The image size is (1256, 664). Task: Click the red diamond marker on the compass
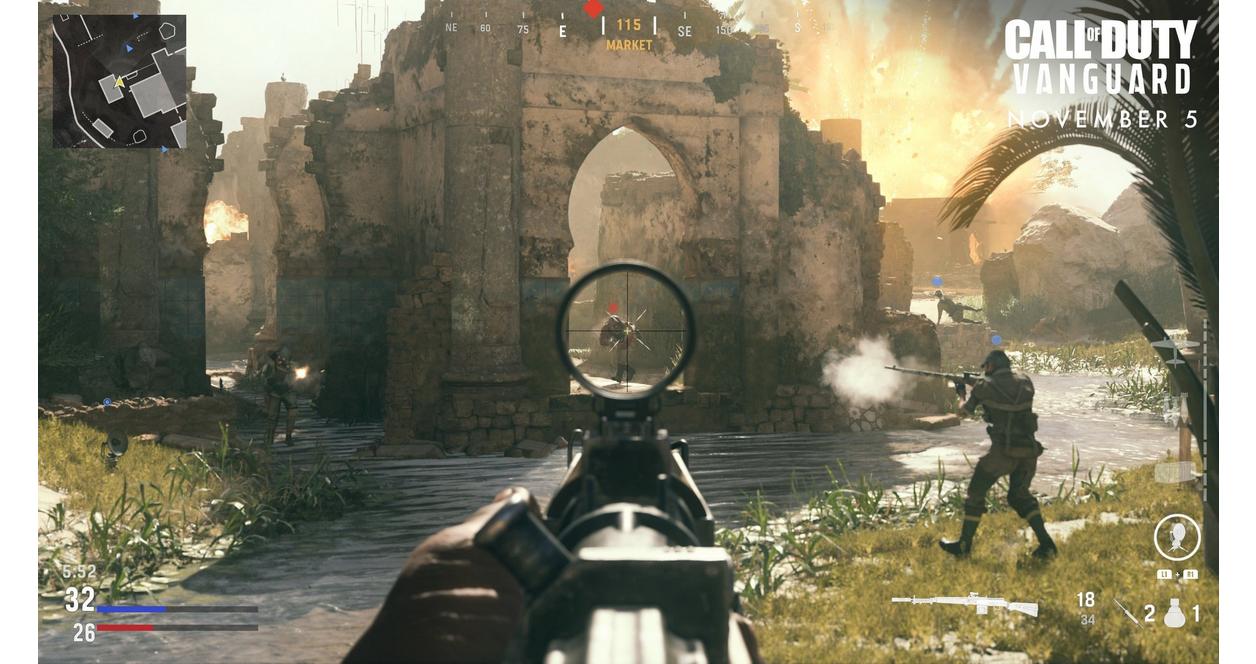594,9
